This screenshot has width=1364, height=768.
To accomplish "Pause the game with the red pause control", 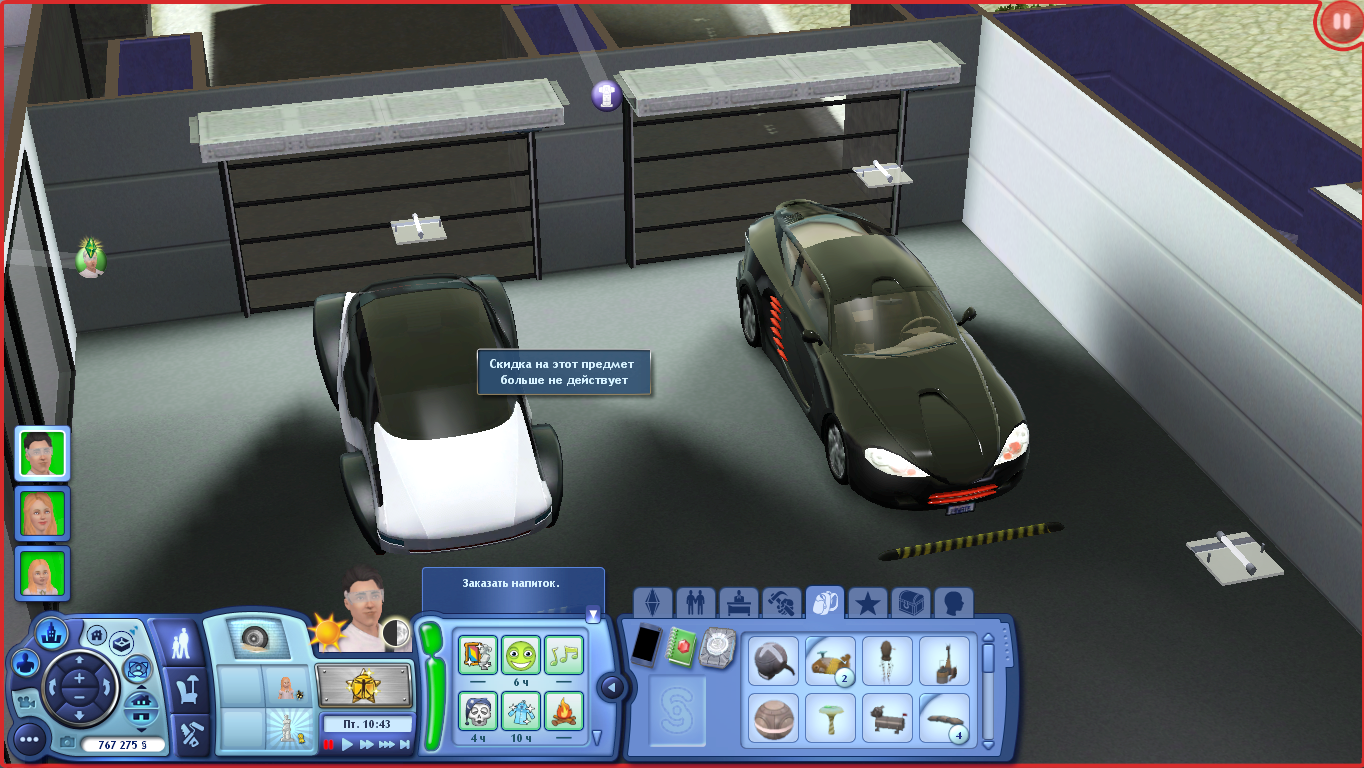I will (x=329, y=744).
